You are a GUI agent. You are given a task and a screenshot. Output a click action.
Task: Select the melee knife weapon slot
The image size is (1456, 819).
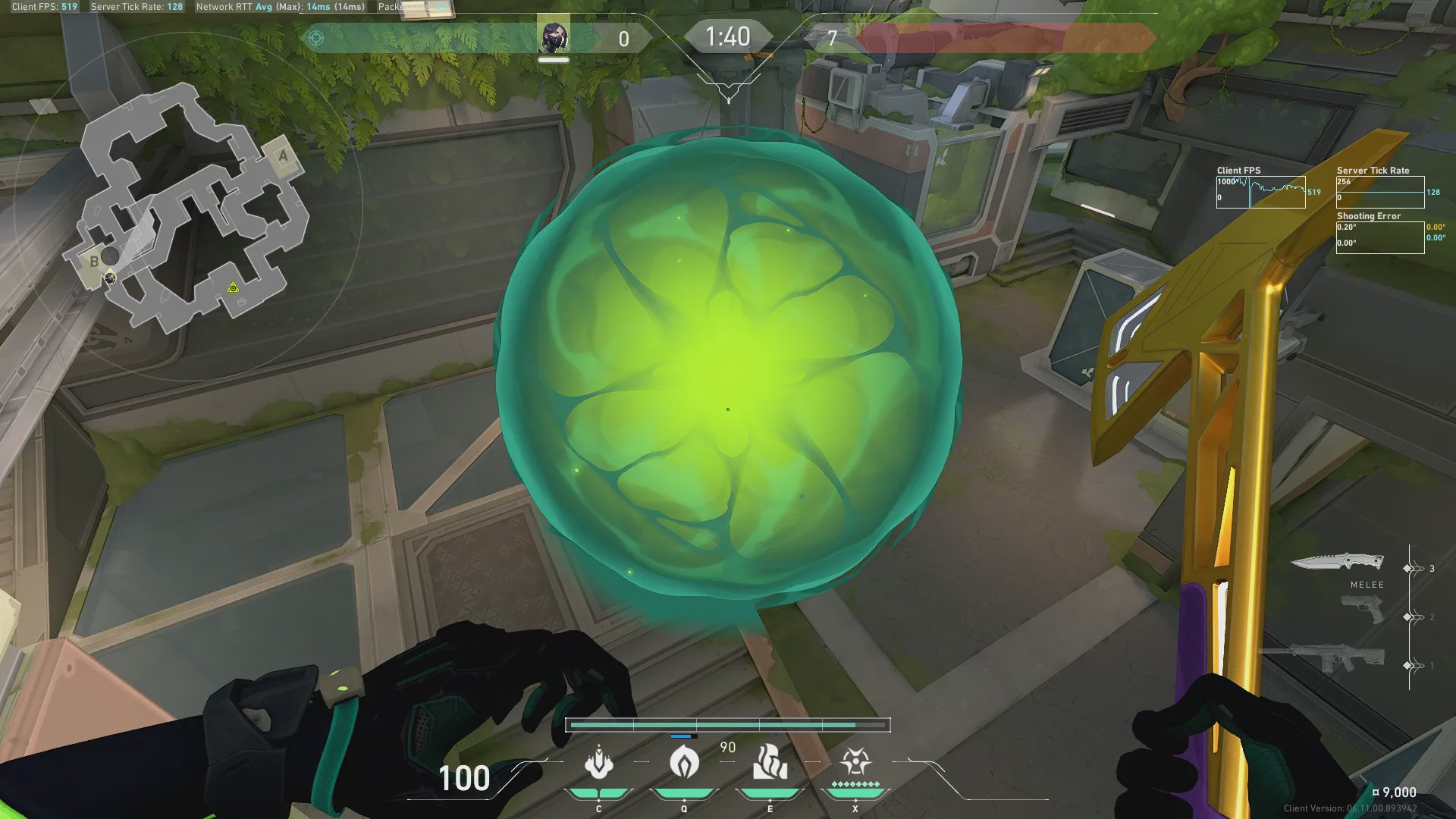pyautogui.click(x=1337, y=563)
